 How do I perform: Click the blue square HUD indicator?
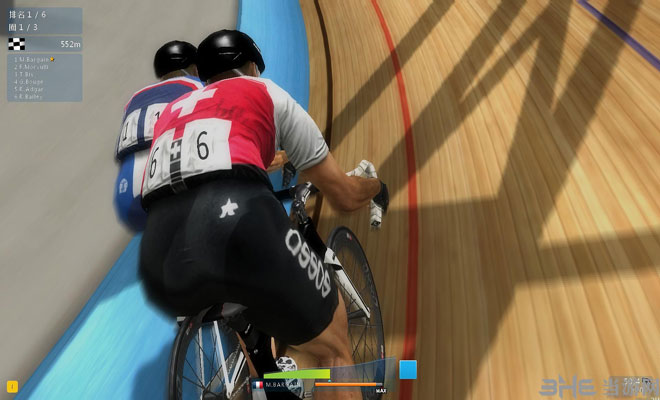click(x=407, y=369)
